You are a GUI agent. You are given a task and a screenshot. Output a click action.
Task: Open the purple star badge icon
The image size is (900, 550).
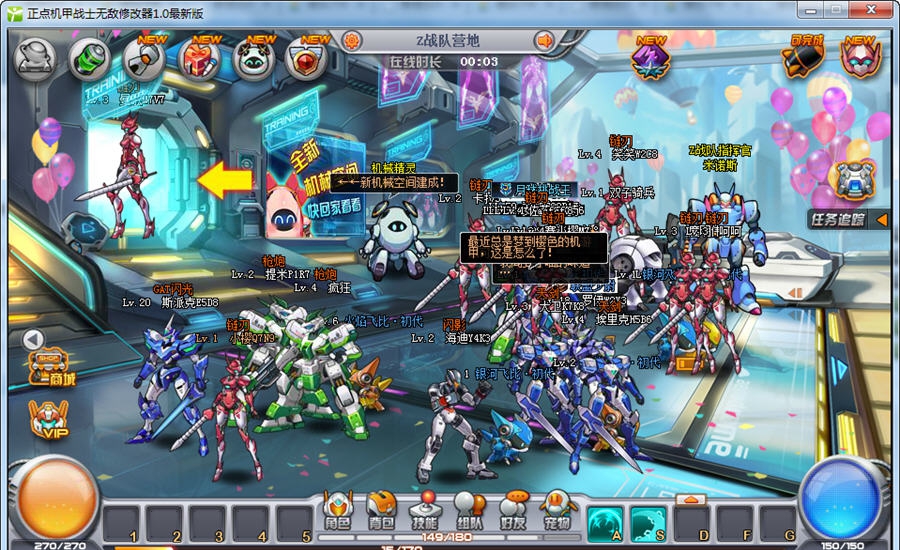[651, 59]
